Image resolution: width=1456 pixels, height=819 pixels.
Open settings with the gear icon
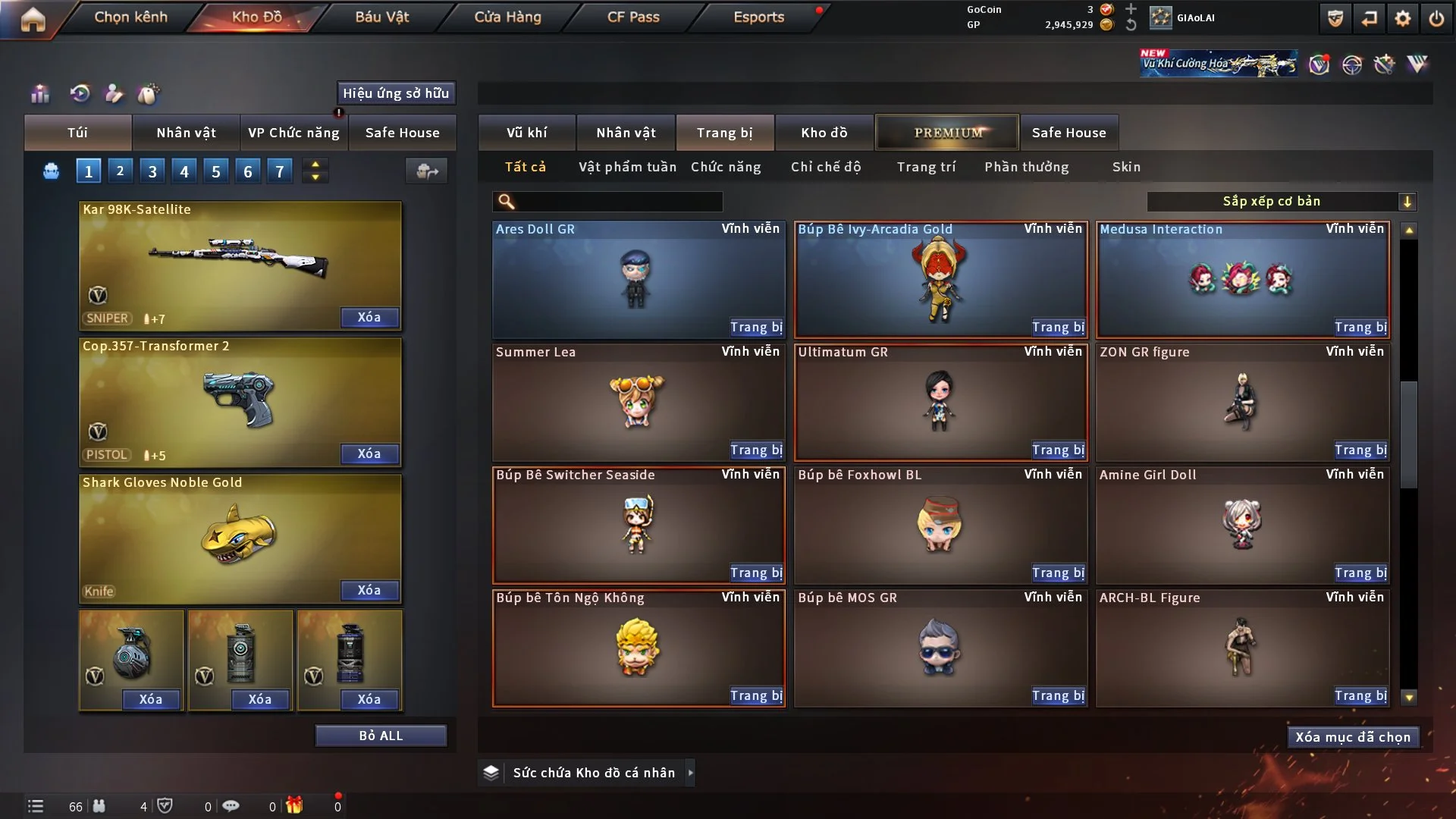pyautogui.click(x=1402, y=19)
